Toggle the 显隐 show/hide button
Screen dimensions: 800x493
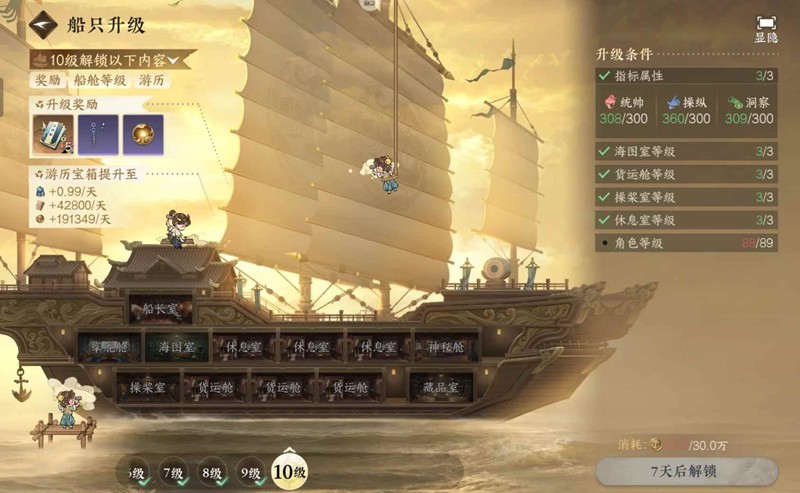(766, 28)
